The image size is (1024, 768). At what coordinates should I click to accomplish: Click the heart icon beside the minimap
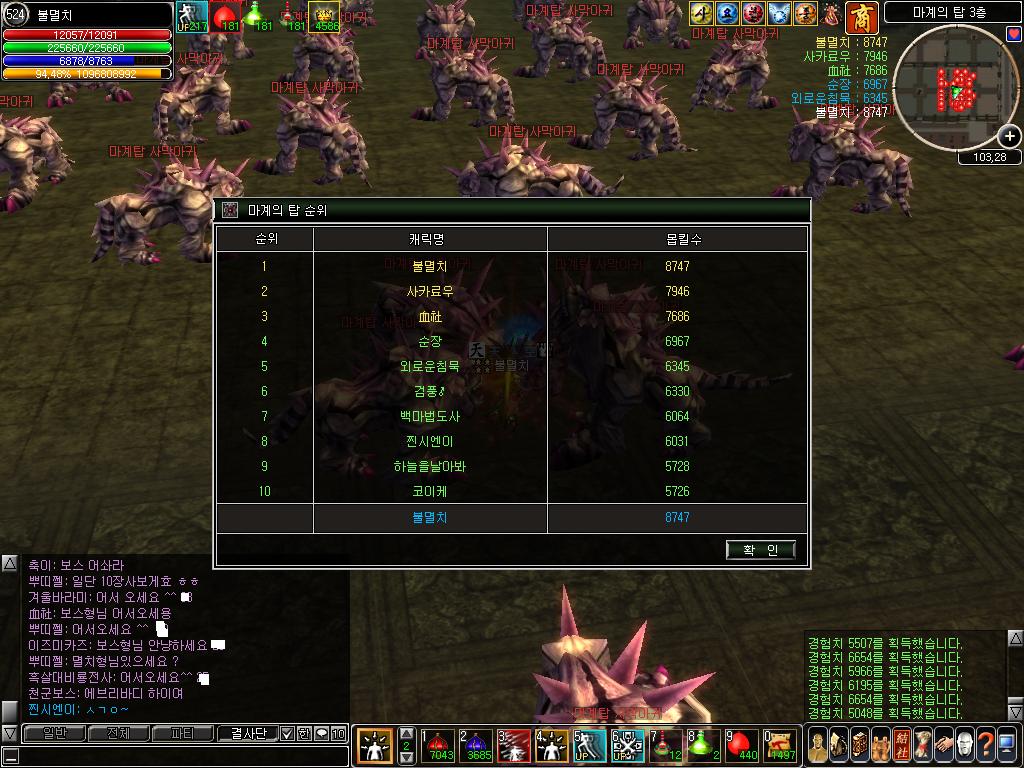(1014, 34)
